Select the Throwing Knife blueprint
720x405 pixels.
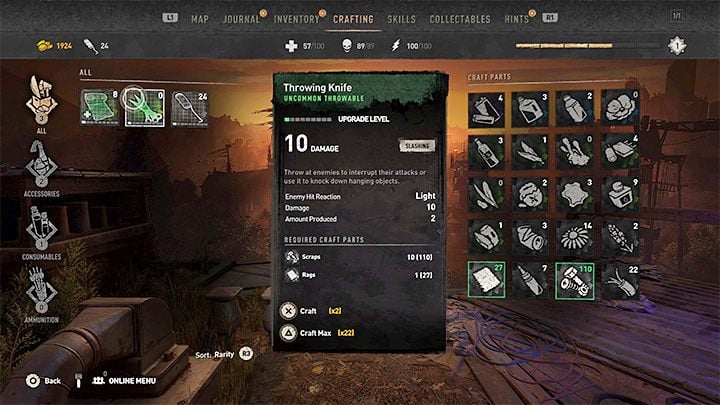coord(145,108)
